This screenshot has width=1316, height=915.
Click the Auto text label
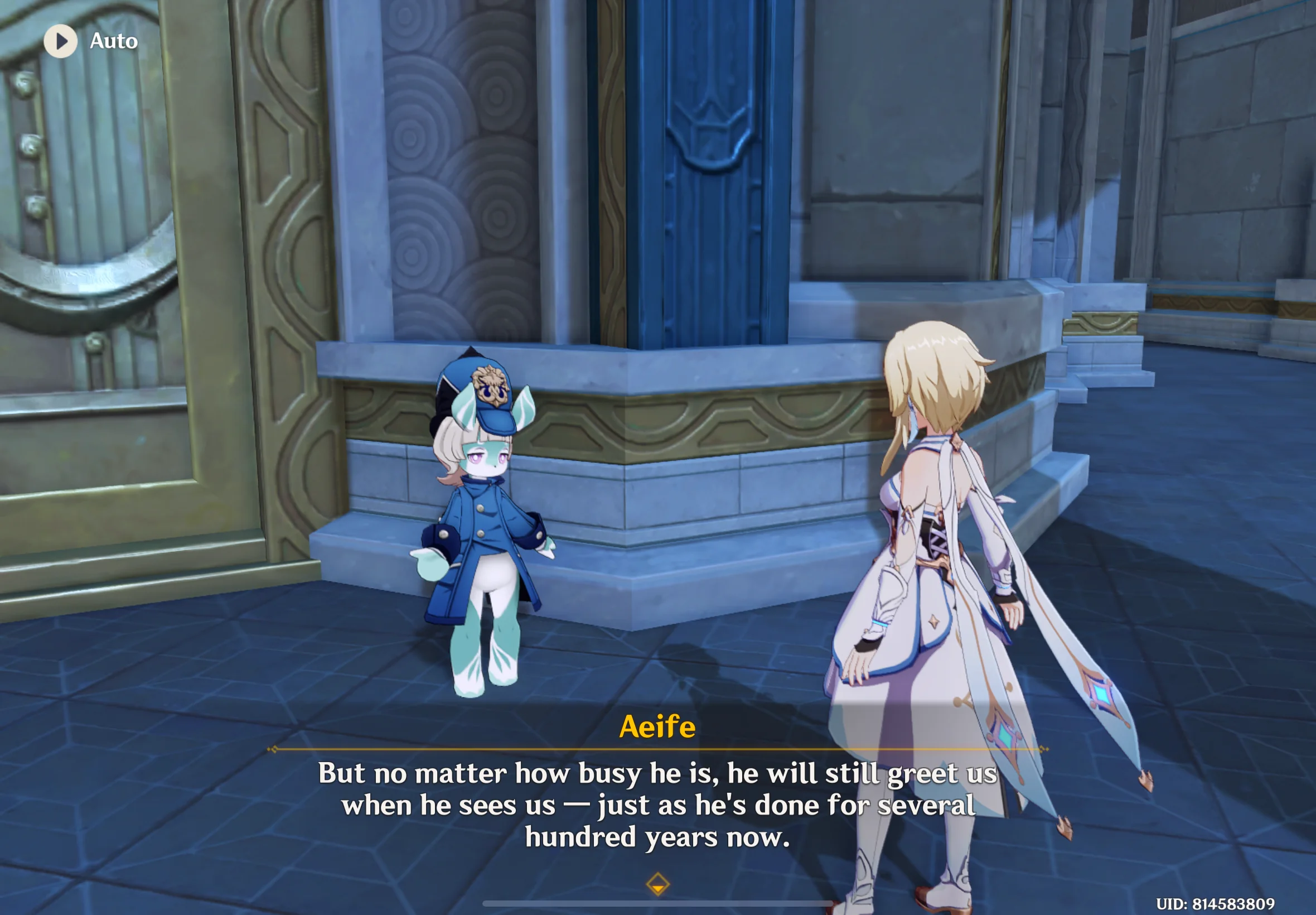(112, 40)
